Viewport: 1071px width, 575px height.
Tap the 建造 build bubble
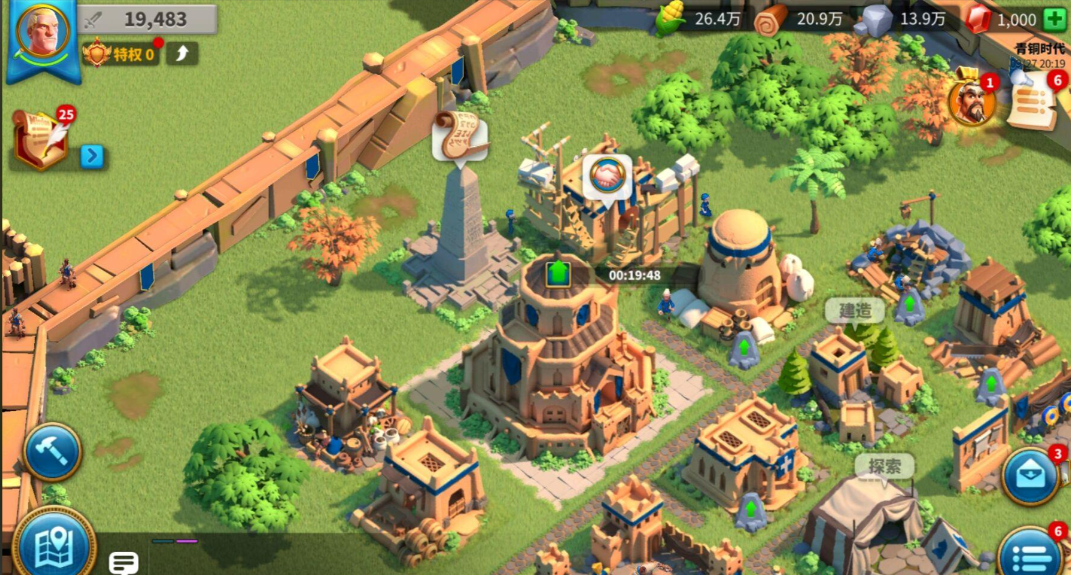pos(855,311)
